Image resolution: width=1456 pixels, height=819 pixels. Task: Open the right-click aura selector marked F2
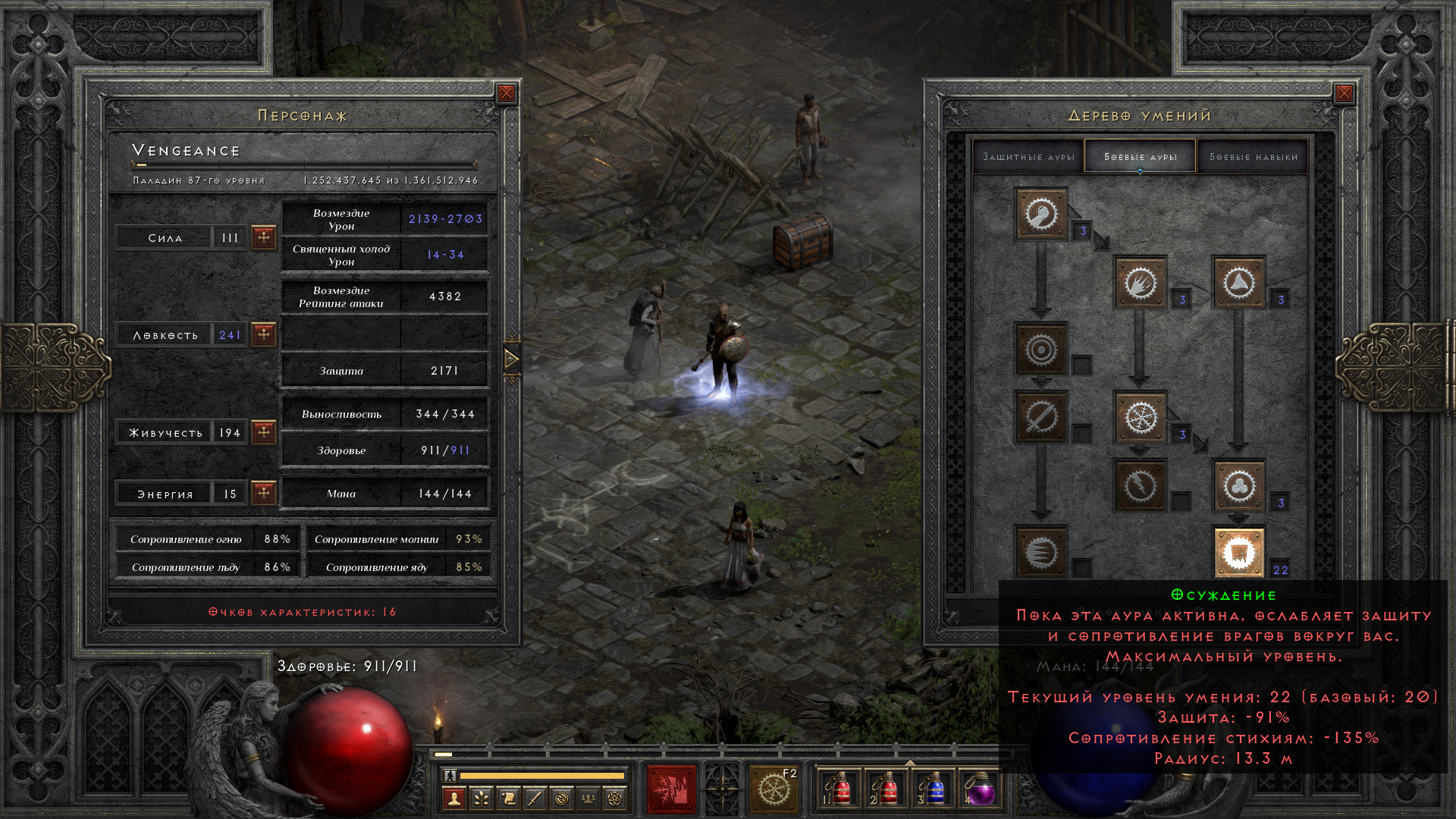click(773, 789)
